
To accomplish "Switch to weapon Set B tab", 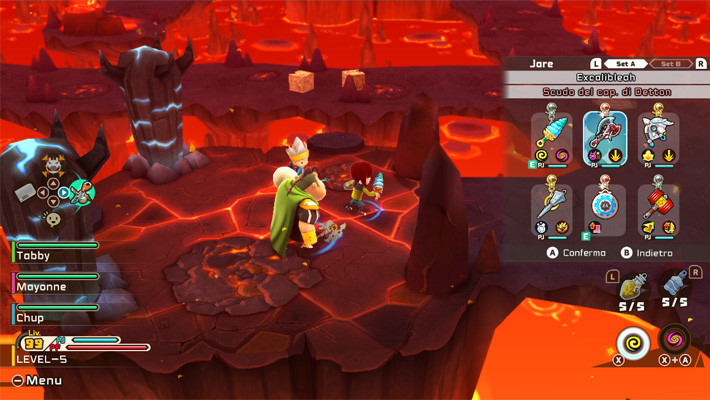I will pyautogui.click(x=671, y=64).
